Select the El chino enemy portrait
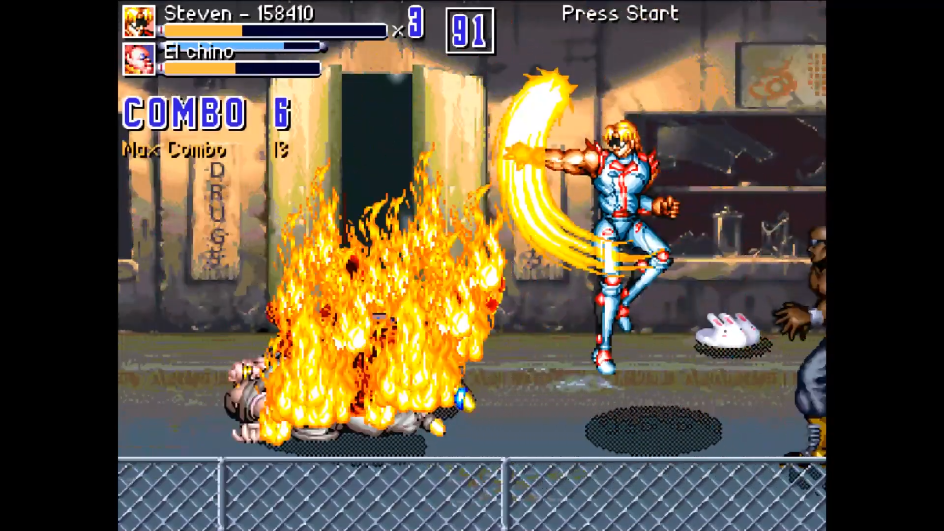 [x=139, y=59]
